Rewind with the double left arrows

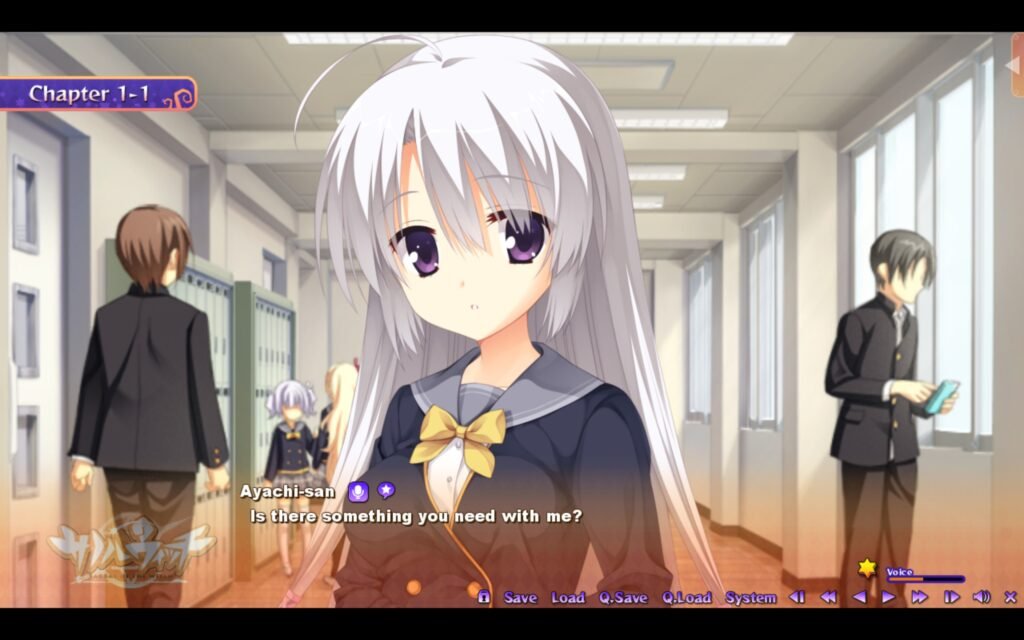pos(828,597)
